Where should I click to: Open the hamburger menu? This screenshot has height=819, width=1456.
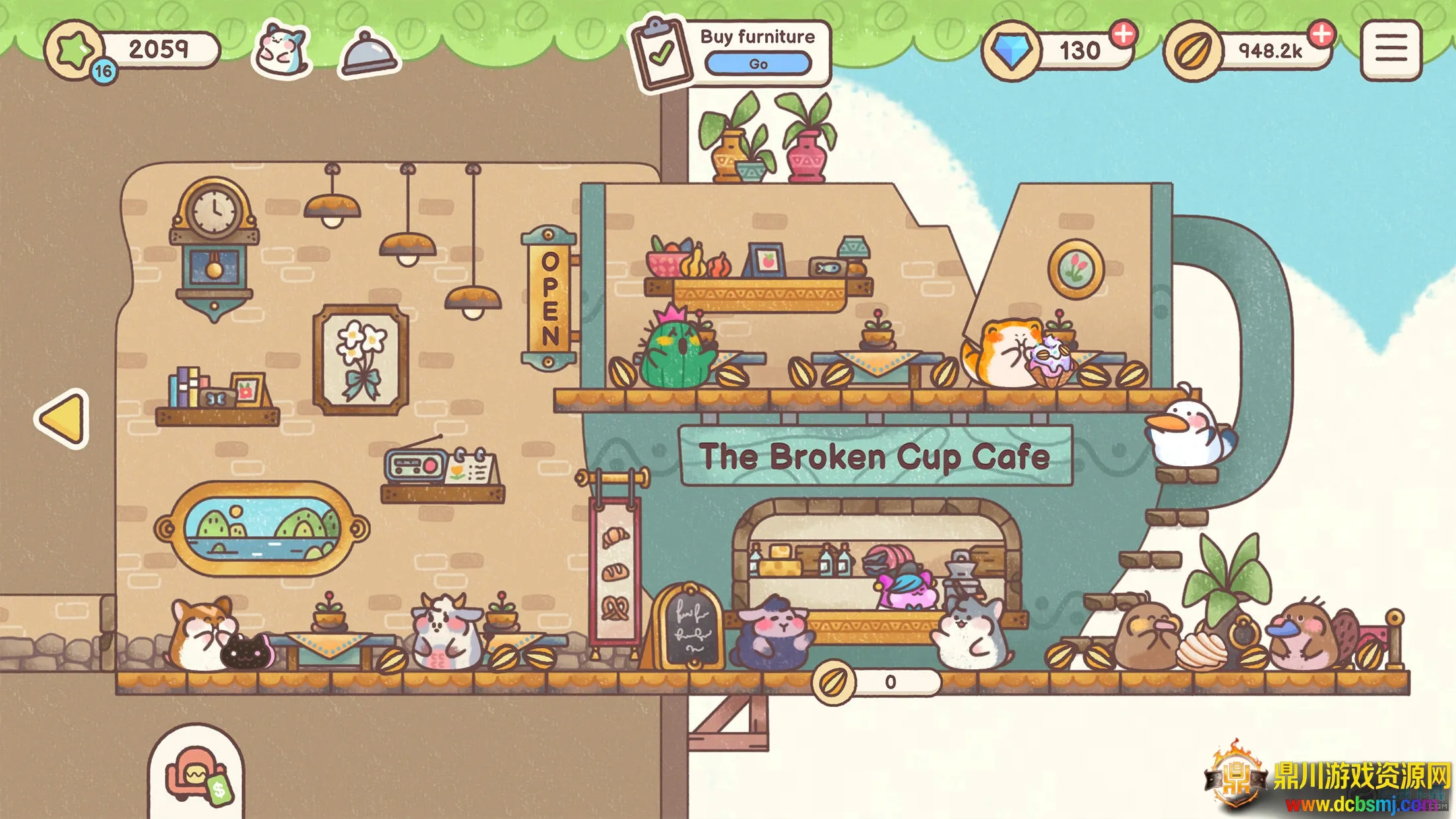(x=1390, y=50)
